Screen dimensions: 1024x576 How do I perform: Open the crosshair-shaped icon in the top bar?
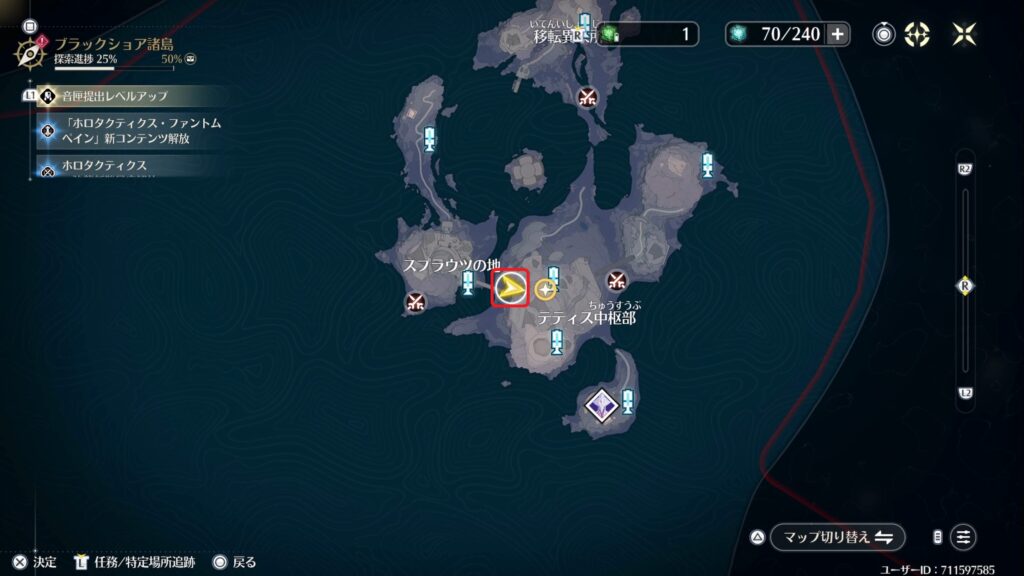(x=917, y=34)
